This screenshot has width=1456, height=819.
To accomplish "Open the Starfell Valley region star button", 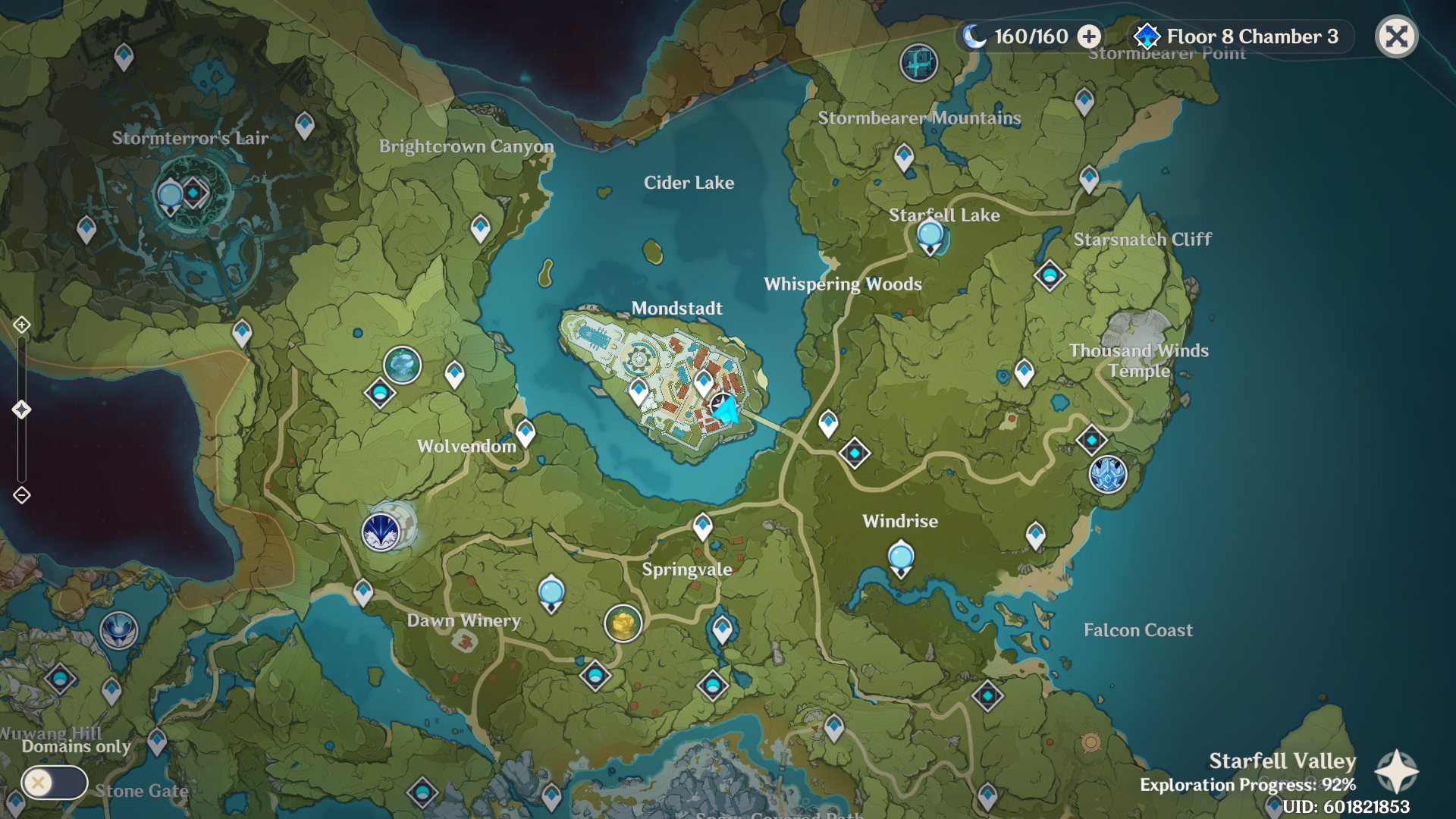I will coord(1396,772).
